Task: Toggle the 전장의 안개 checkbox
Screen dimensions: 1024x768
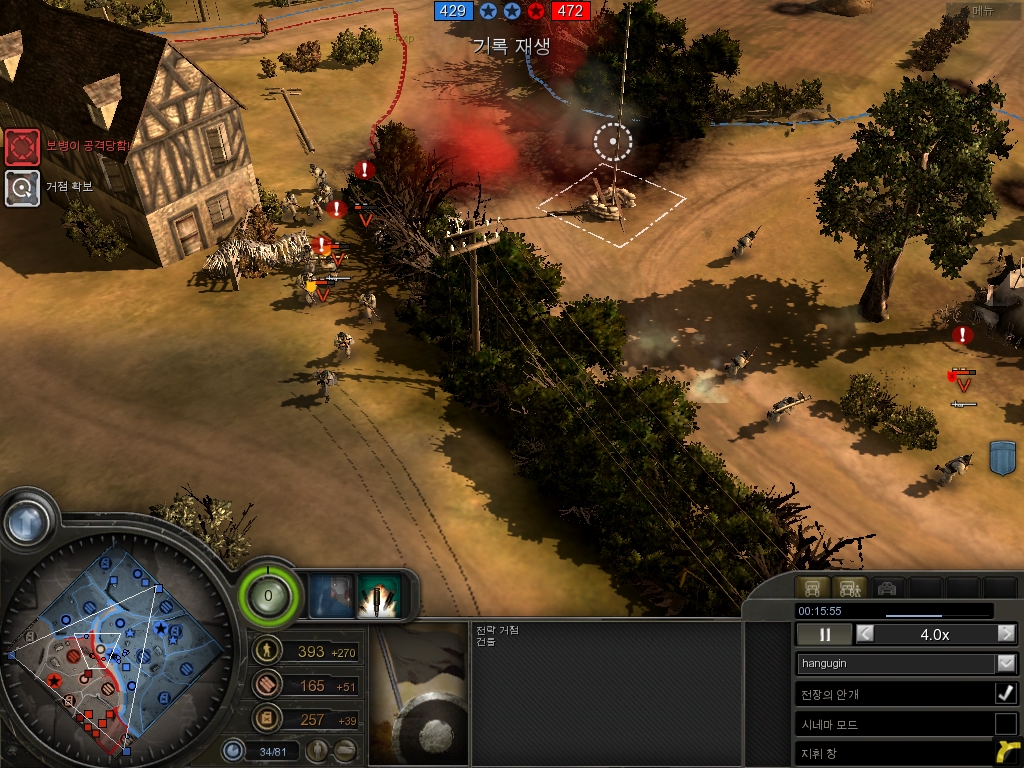Action: coord(1006,694)
